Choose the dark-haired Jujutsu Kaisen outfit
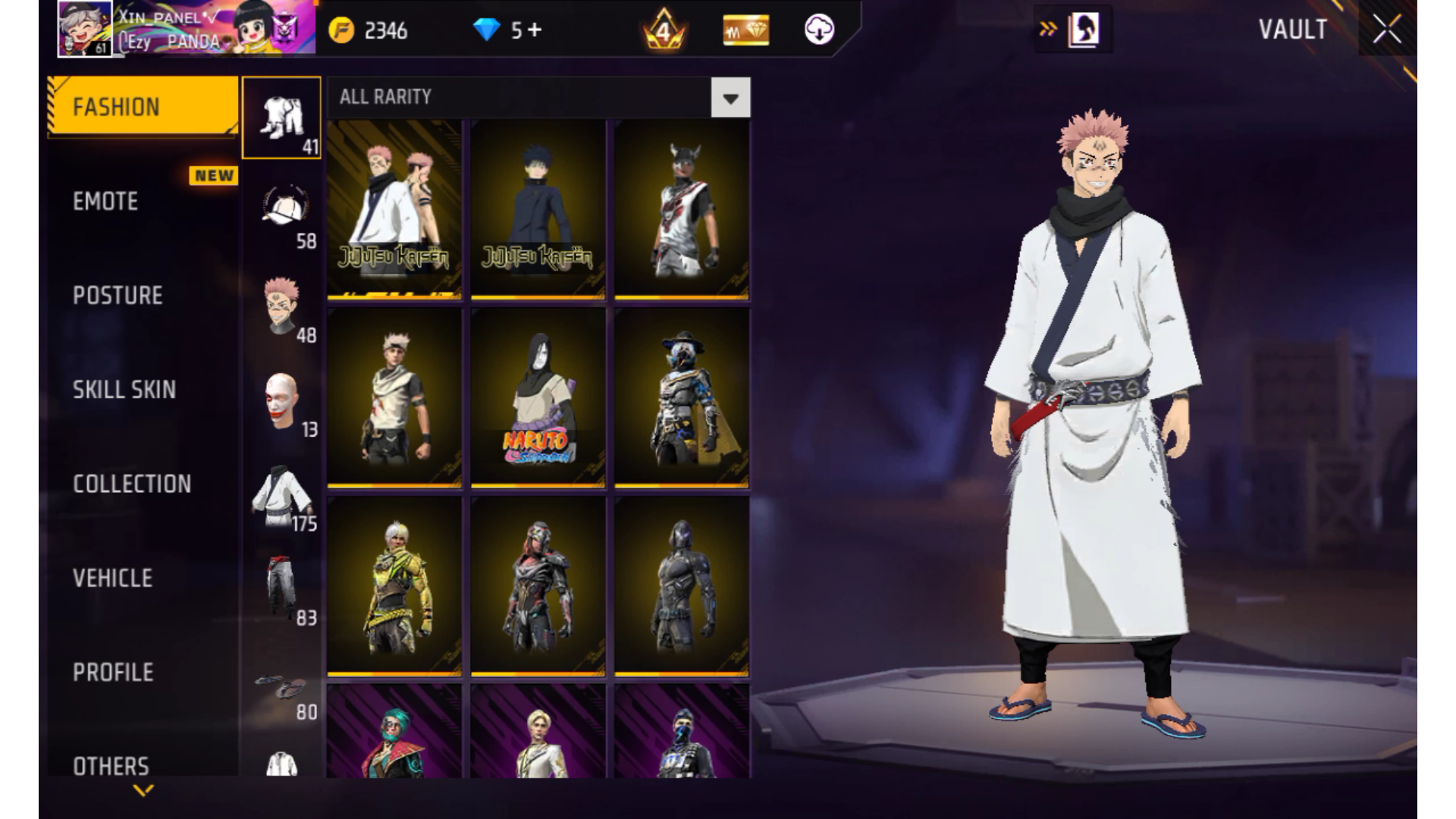This screenshot has width=1456, height=819. (538, 209)
